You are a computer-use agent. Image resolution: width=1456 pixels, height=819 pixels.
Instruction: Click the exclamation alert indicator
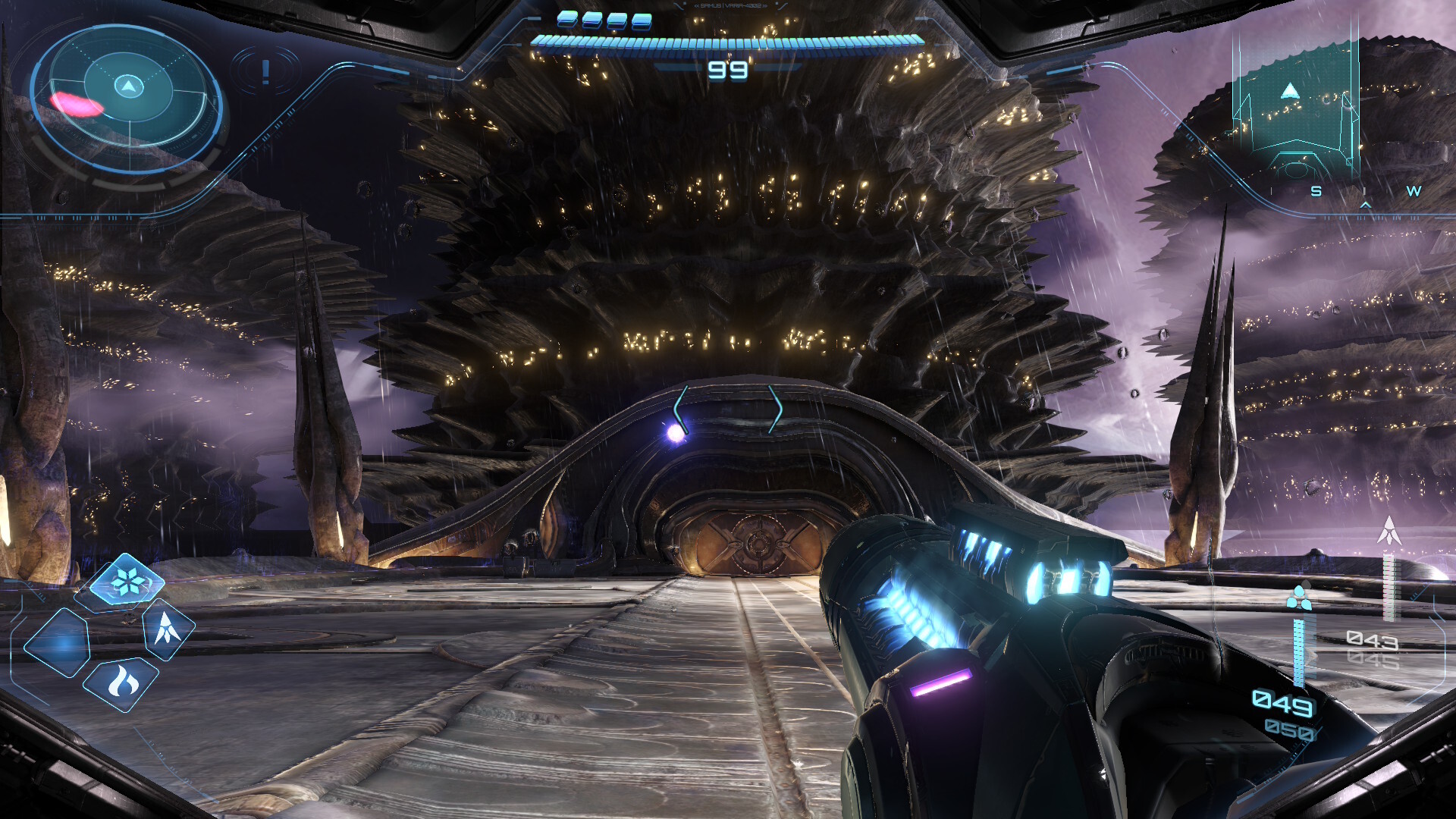pos(265,72)
